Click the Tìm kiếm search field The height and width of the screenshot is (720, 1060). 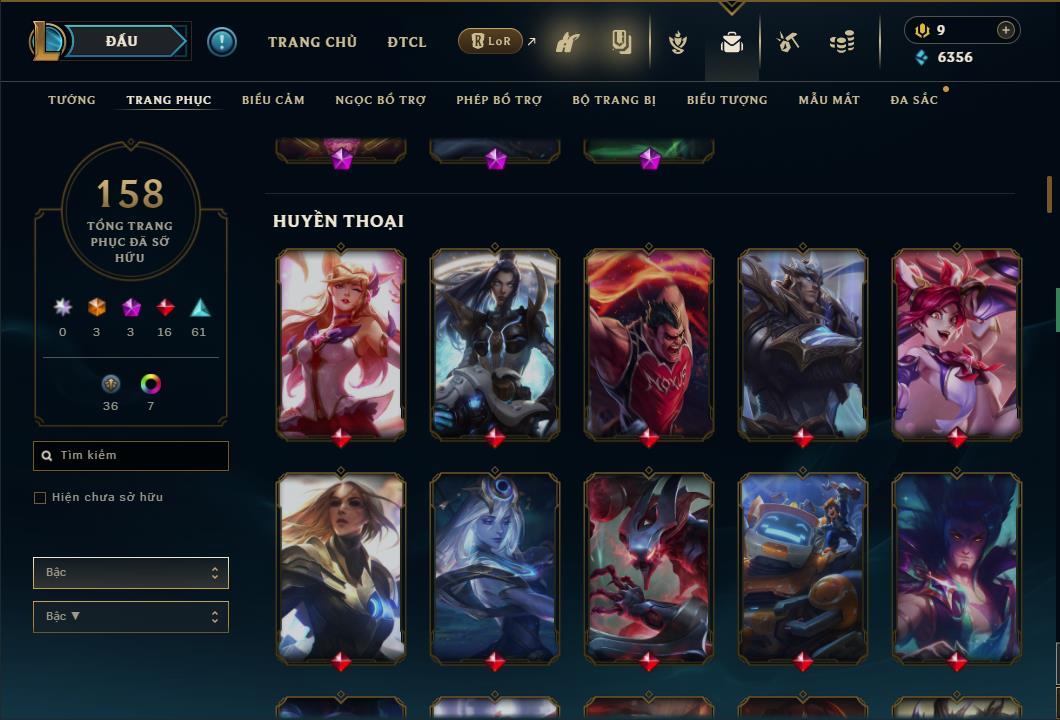131,456
